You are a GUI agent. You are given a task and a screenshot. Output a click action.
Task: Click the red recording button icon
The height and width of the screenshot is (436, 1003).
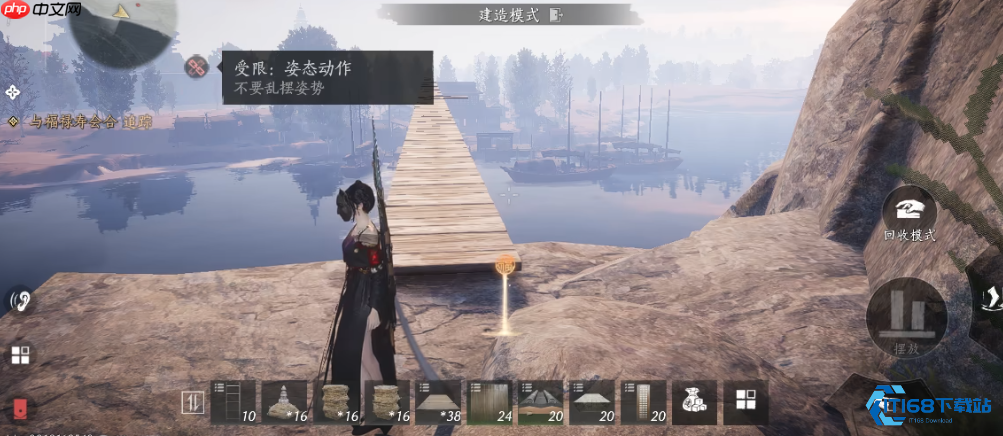click(x=20, y=408)
